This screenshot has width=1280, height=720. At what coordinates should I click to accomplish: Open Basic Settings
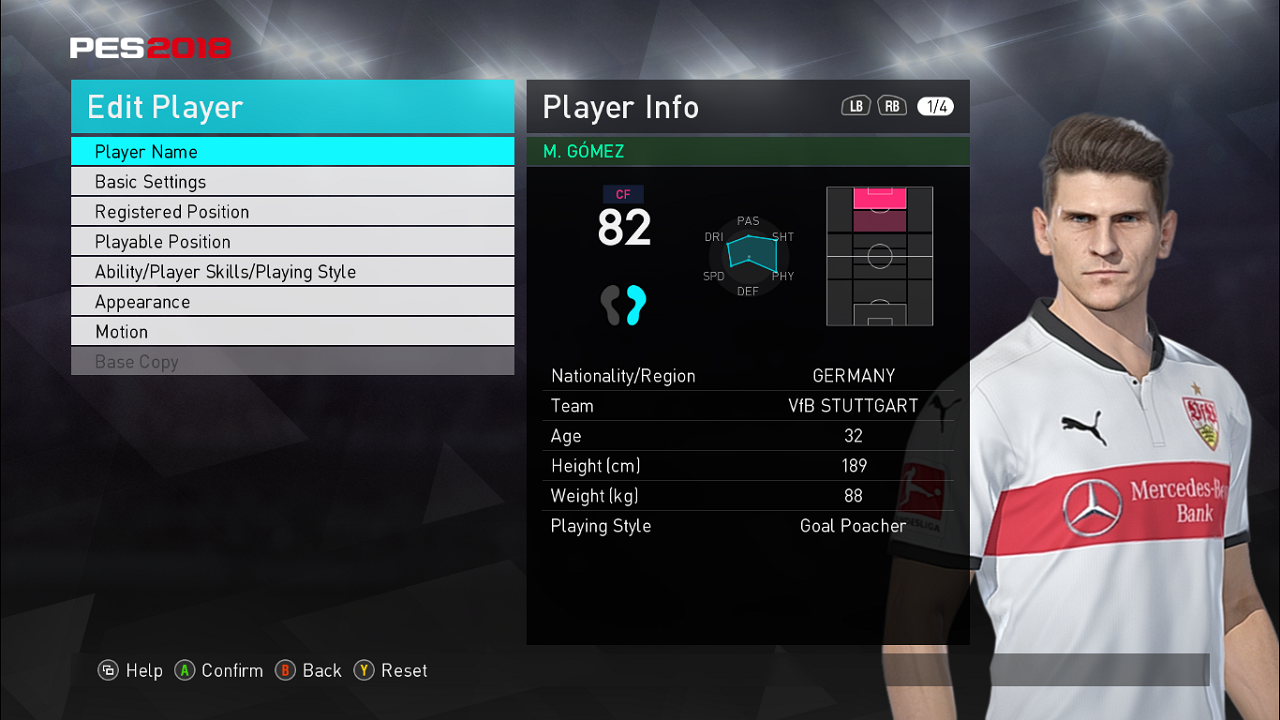pyautogui.click(x=292, y=182)
